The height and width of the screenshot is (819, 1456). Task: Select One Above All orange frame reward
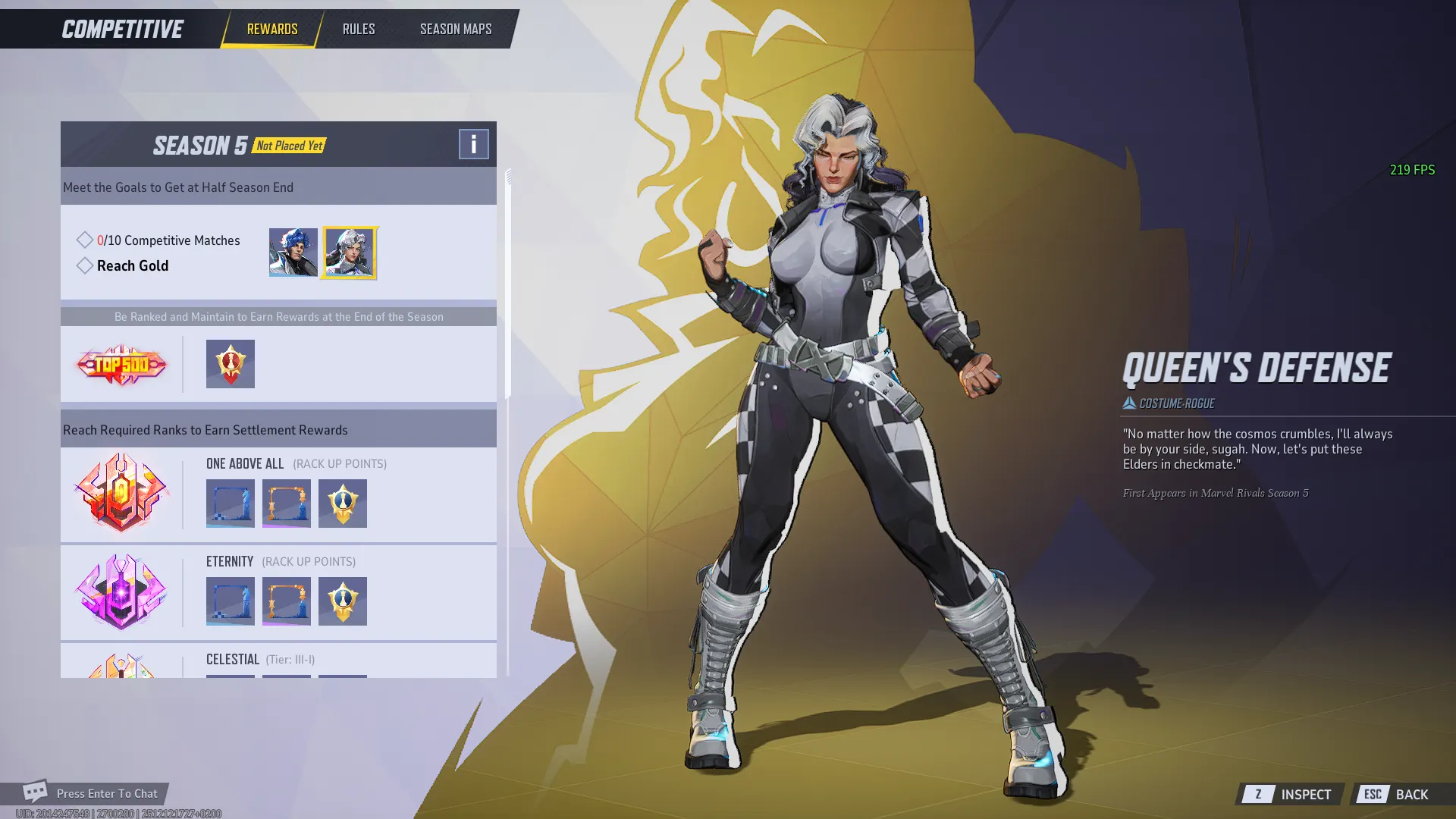tap(287, 504)
